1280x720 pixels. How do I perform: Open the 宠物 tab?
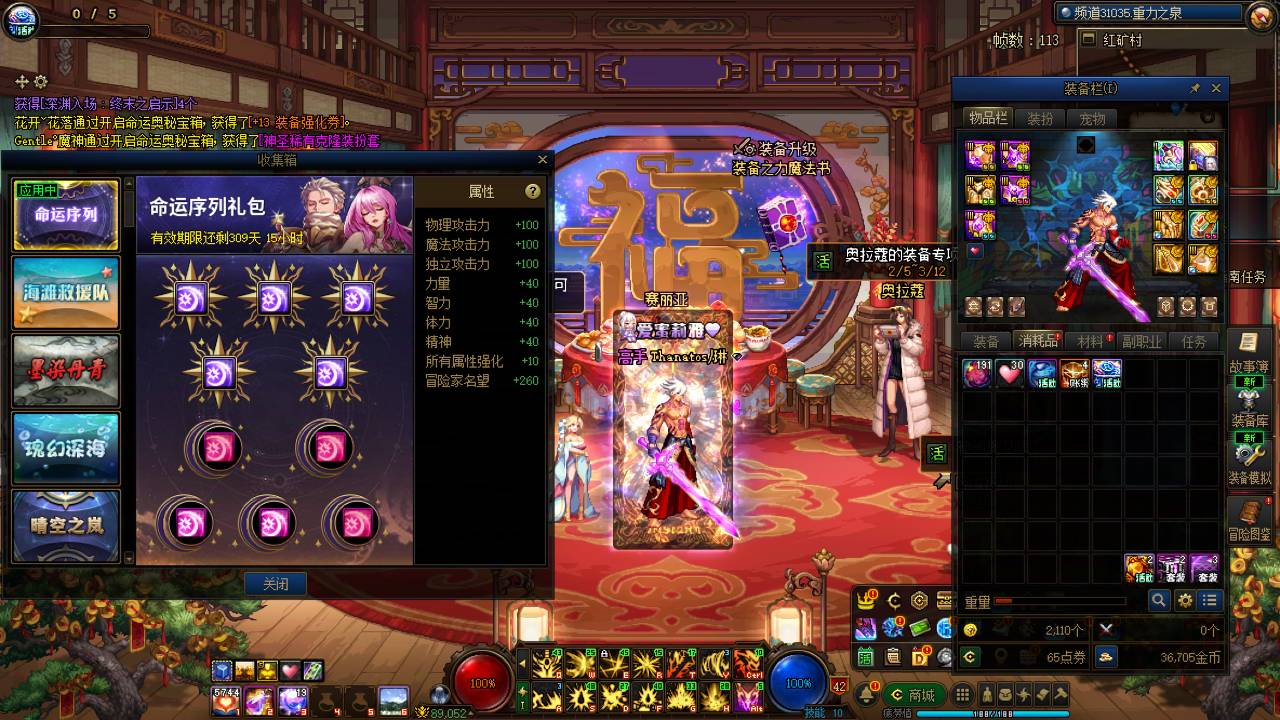coord(1092,119)
